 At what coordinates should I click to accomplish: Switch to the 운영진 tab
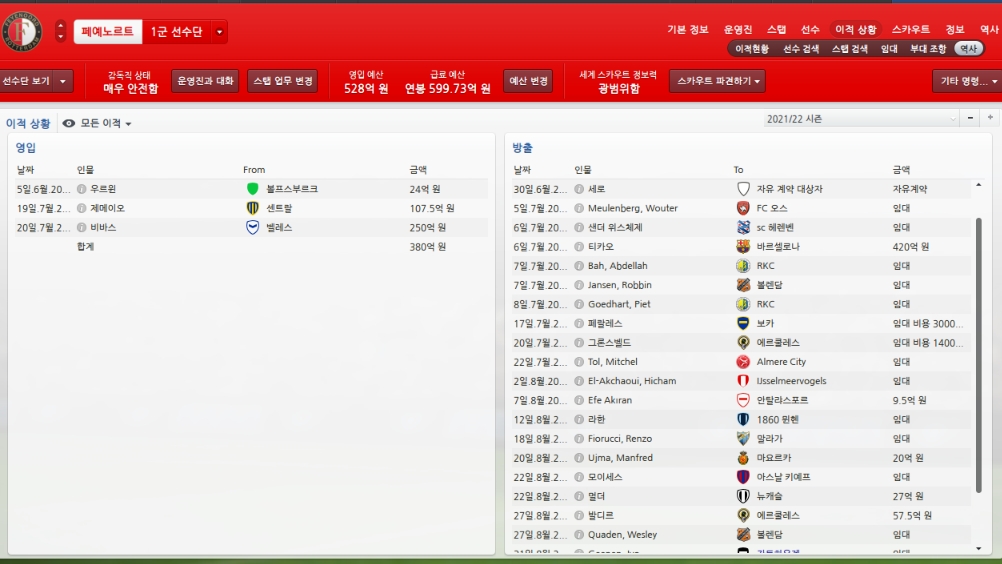point(738,30)
